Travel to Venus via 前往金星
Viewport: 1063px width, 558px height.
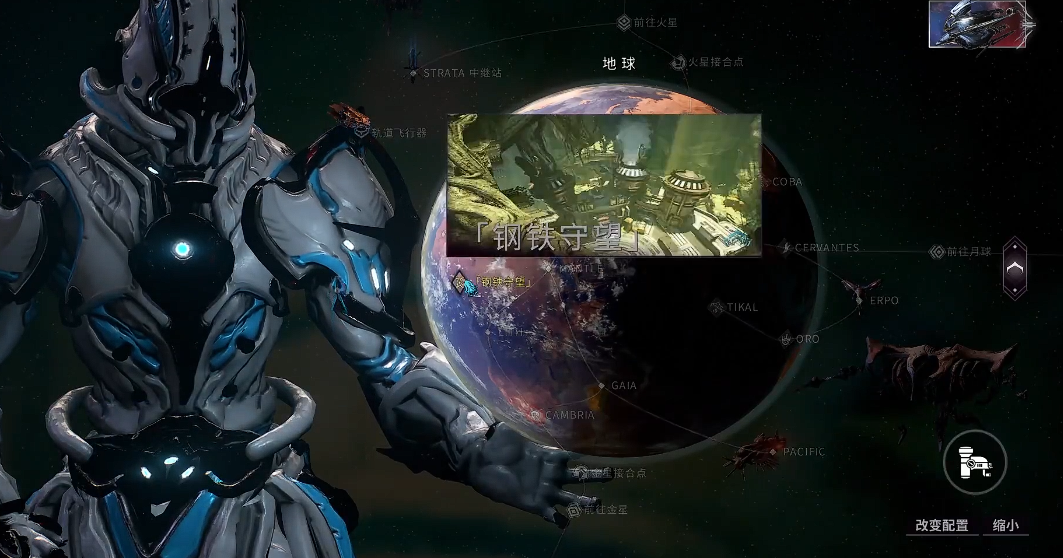574,510
